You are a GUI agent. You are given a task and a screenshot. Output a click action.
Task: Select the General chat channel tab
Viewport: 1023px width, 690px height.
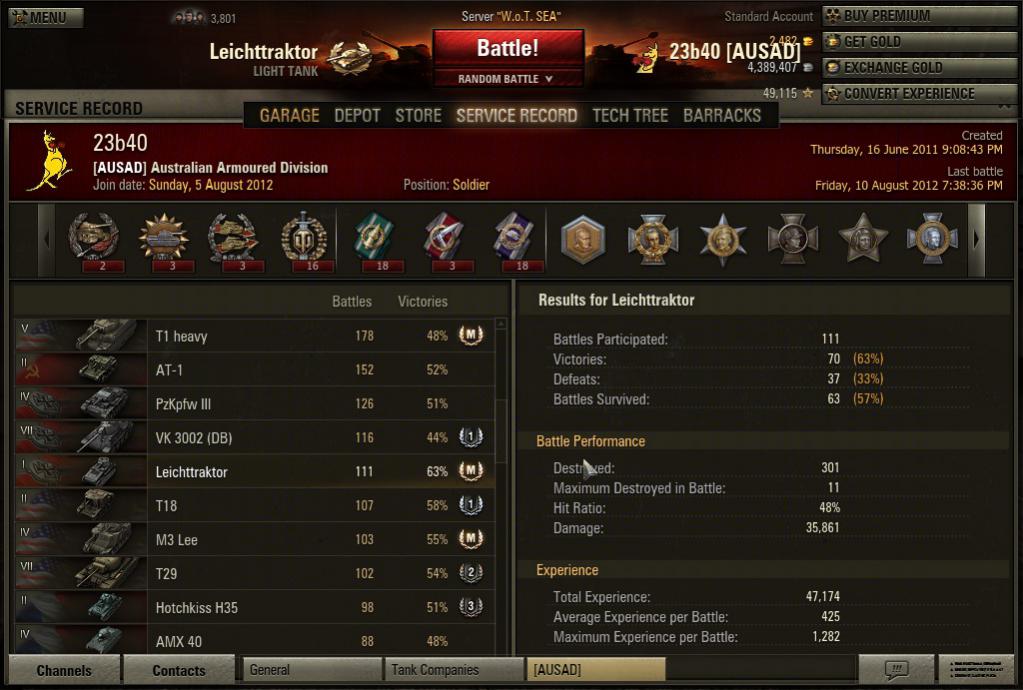point(312,670)
